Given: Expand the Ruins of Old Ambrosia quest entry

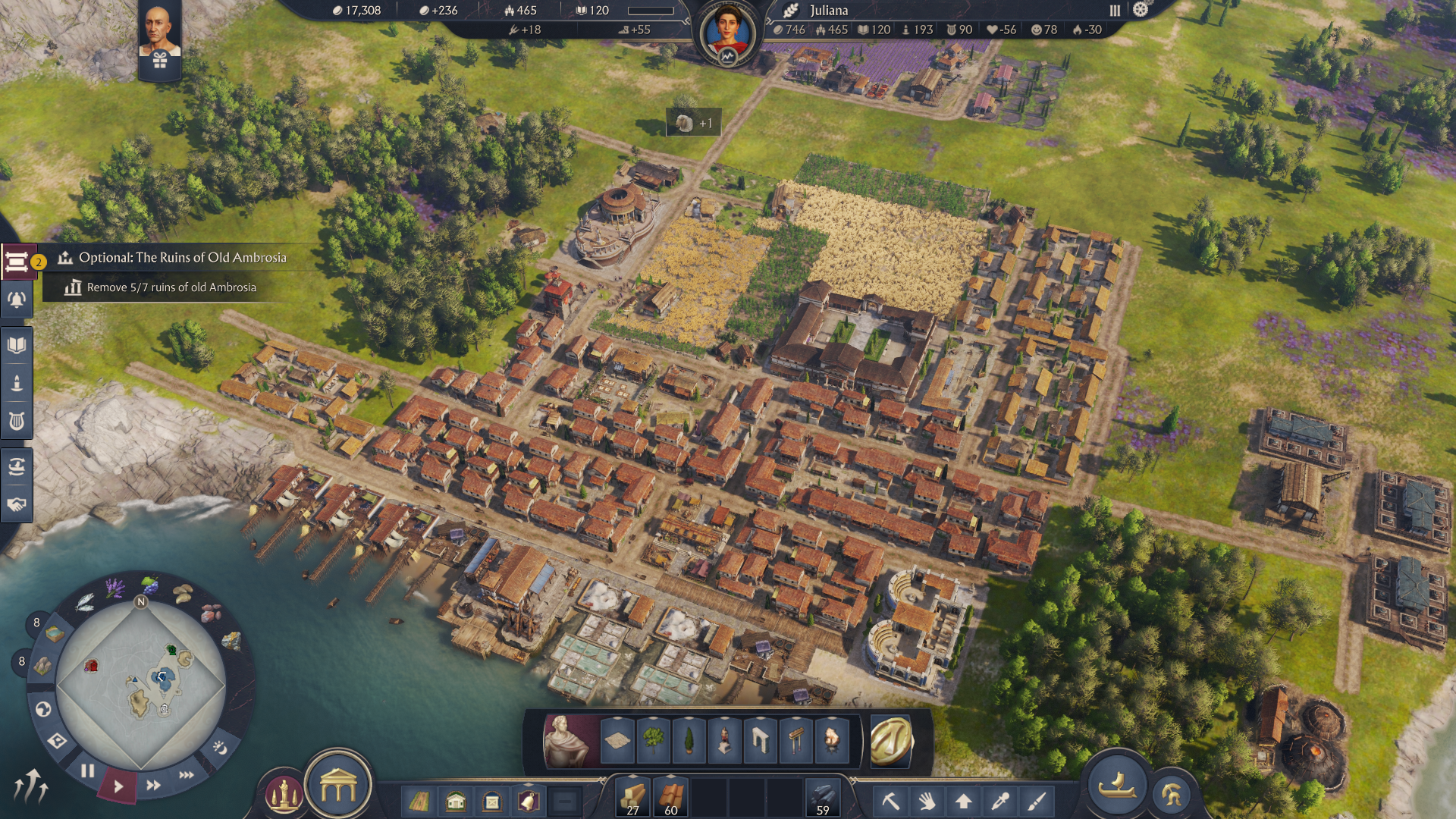Looking at the screenshot, I should tap(182, 258).
